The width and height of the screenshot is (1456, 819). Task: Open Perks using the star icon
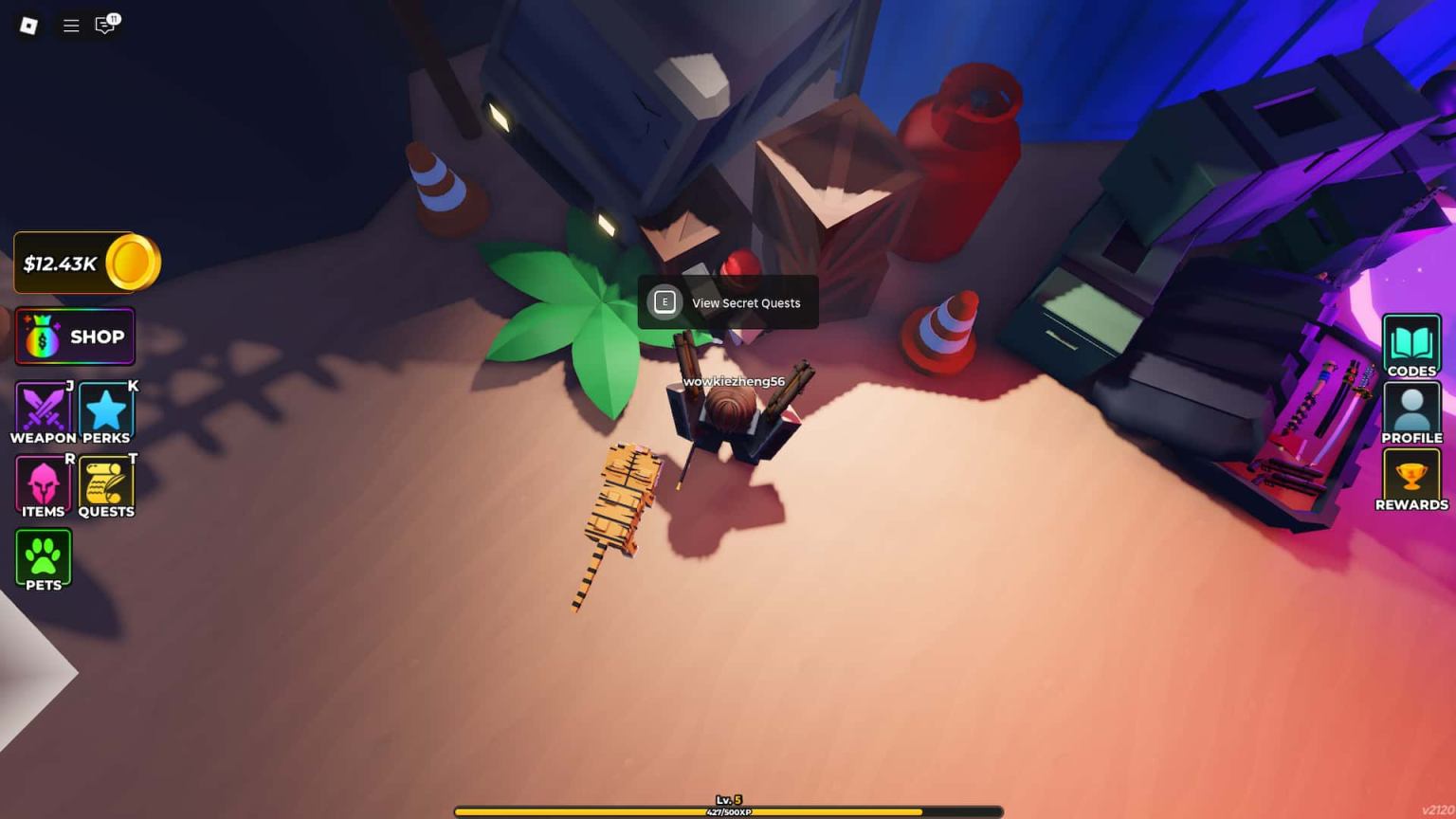(x=105, y=409)
